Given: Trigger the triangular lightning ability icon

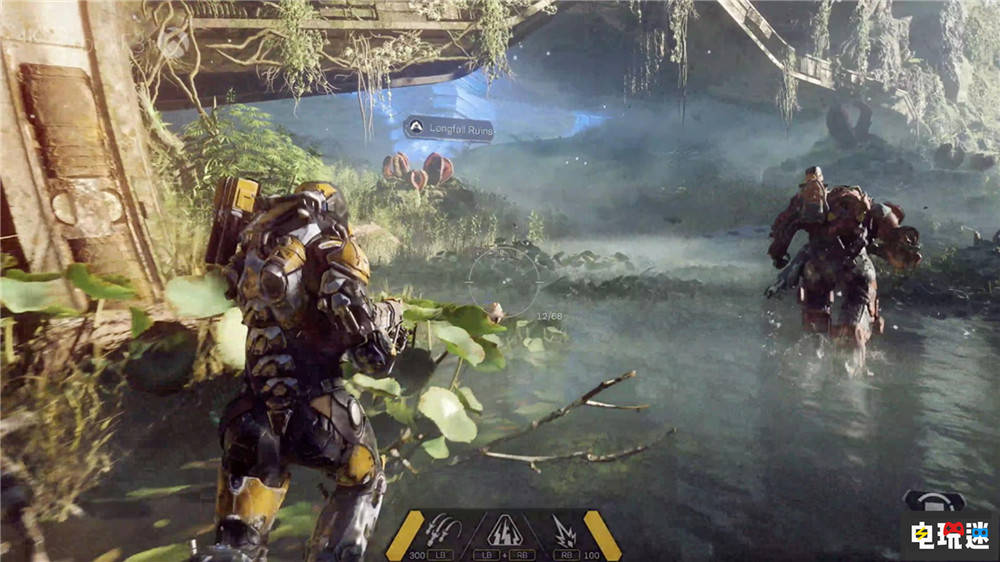Looking at the screenshot, I should (x=504, y=530).
